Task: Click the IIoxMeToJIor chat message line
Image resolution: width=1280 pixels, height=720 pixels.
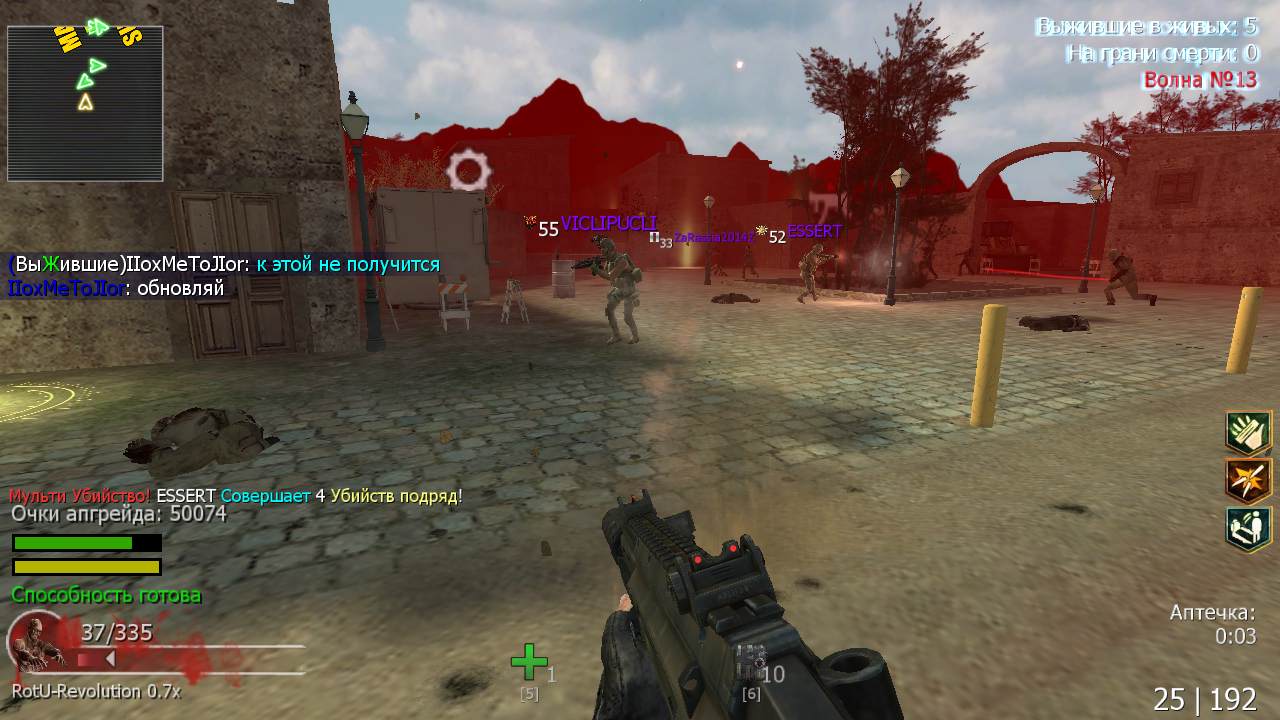Action: 116,289
